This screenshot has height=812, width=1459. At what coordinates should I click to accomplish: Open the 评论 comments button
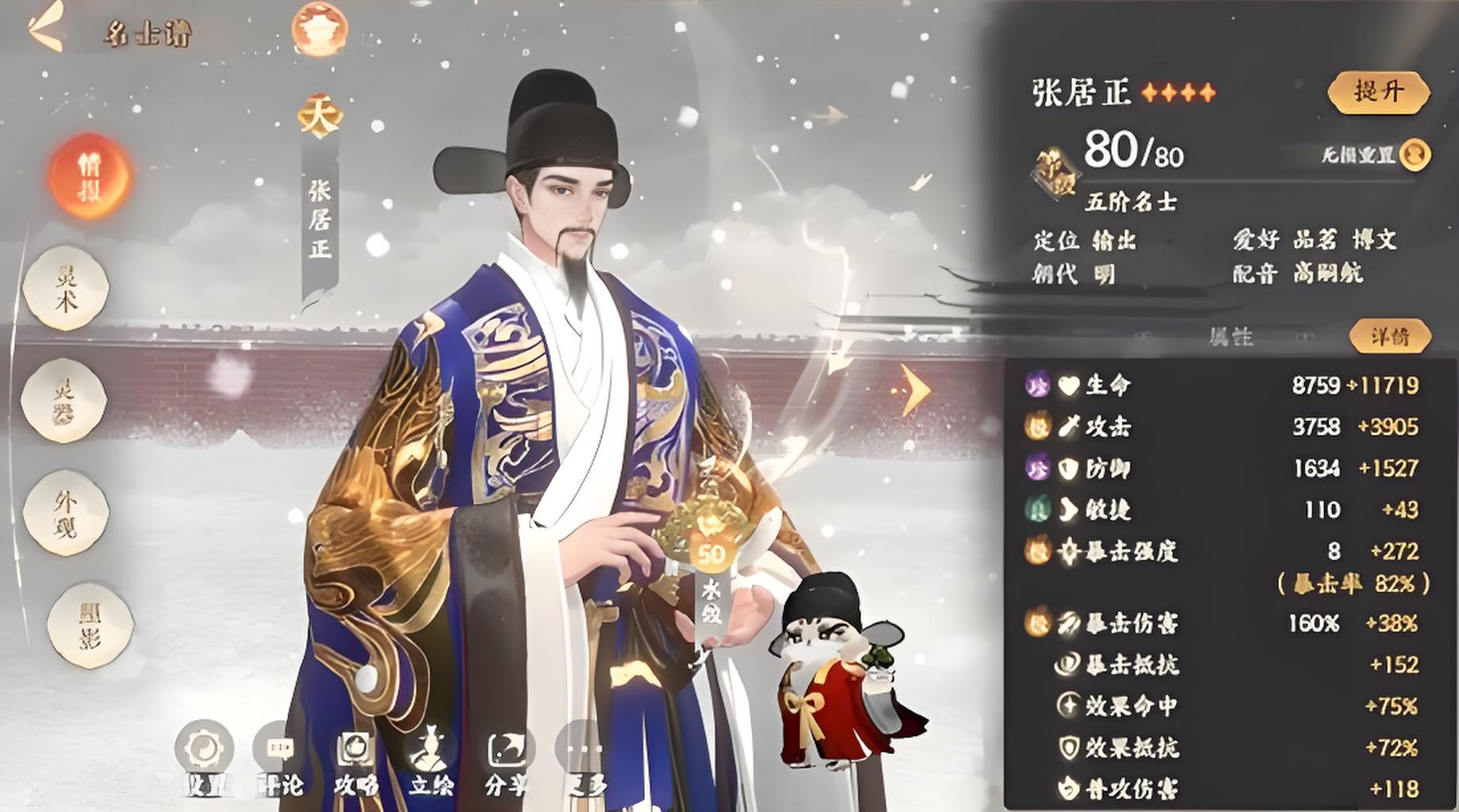(x=280, y=758)
